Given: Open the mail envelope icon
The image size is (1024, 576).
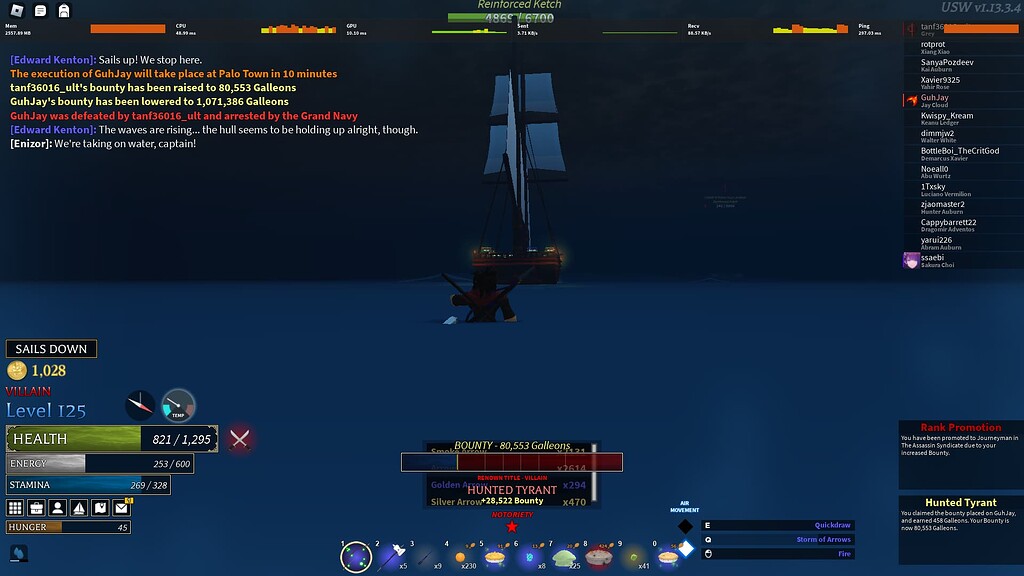Looking at the screenshot, I should tap(122, 508).
